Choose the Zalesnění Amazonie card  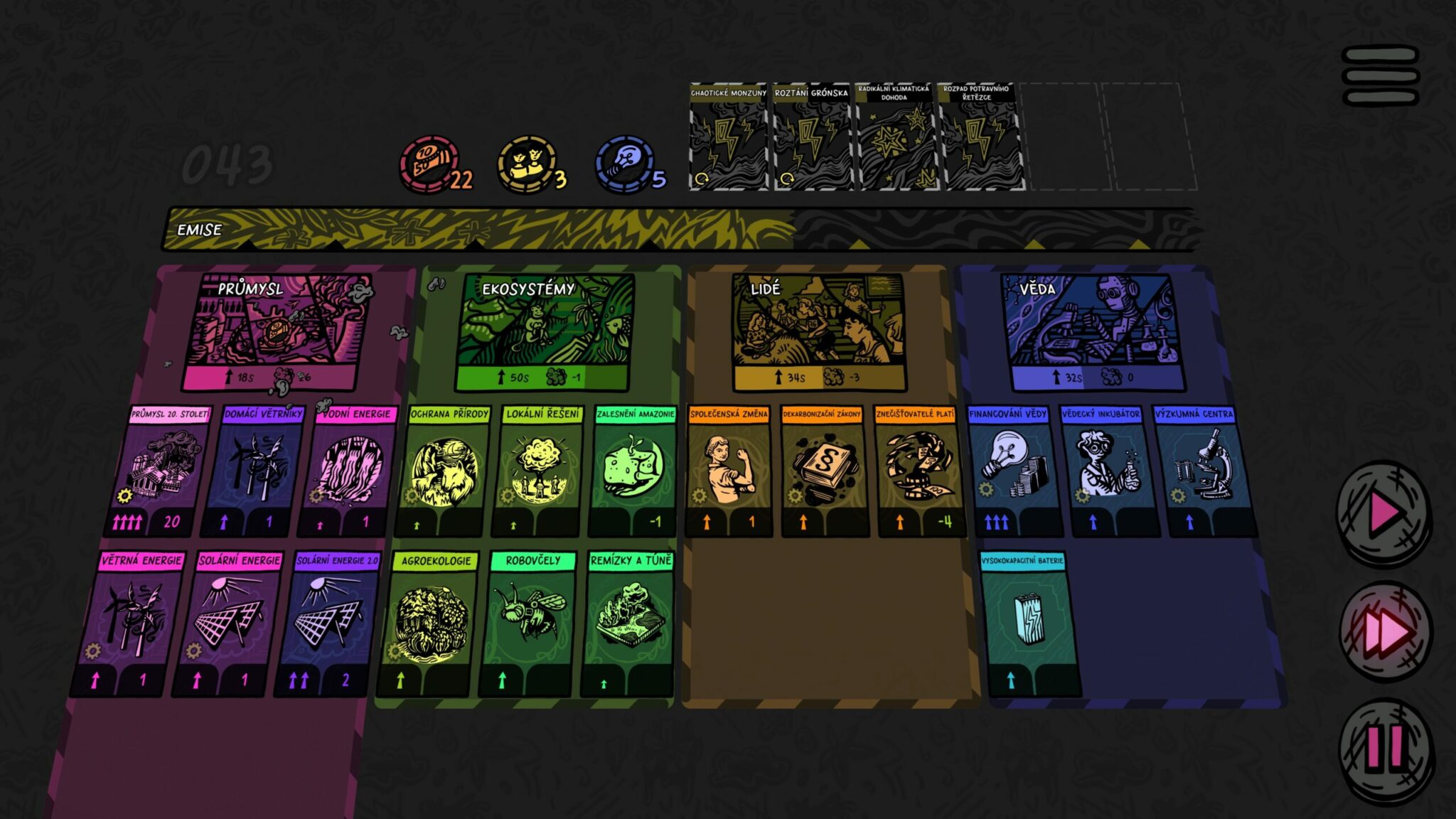tap(633, 471)
